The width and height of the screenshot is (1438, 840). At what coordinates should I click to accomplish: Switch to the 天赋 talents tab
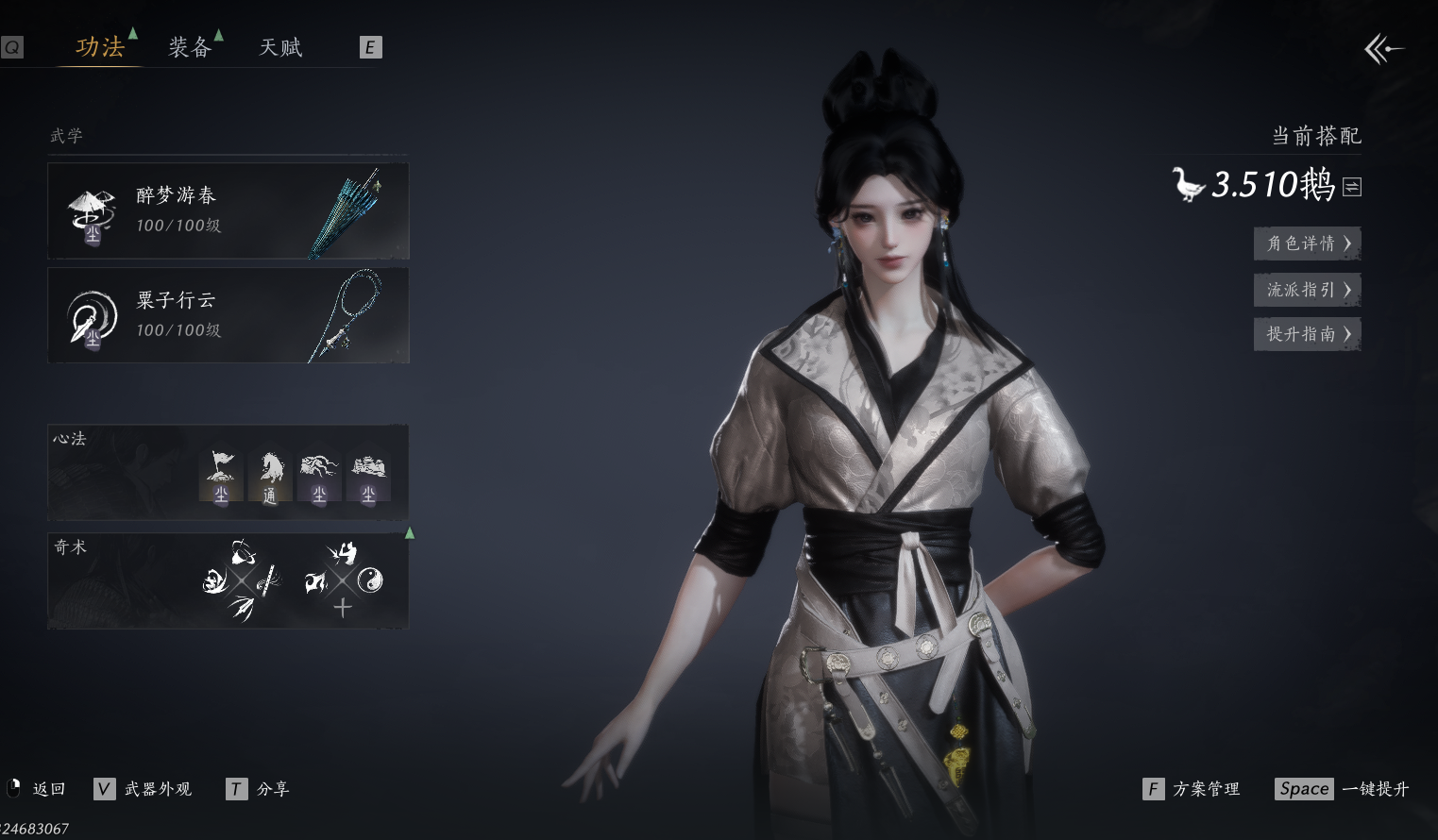coord(280,47)
